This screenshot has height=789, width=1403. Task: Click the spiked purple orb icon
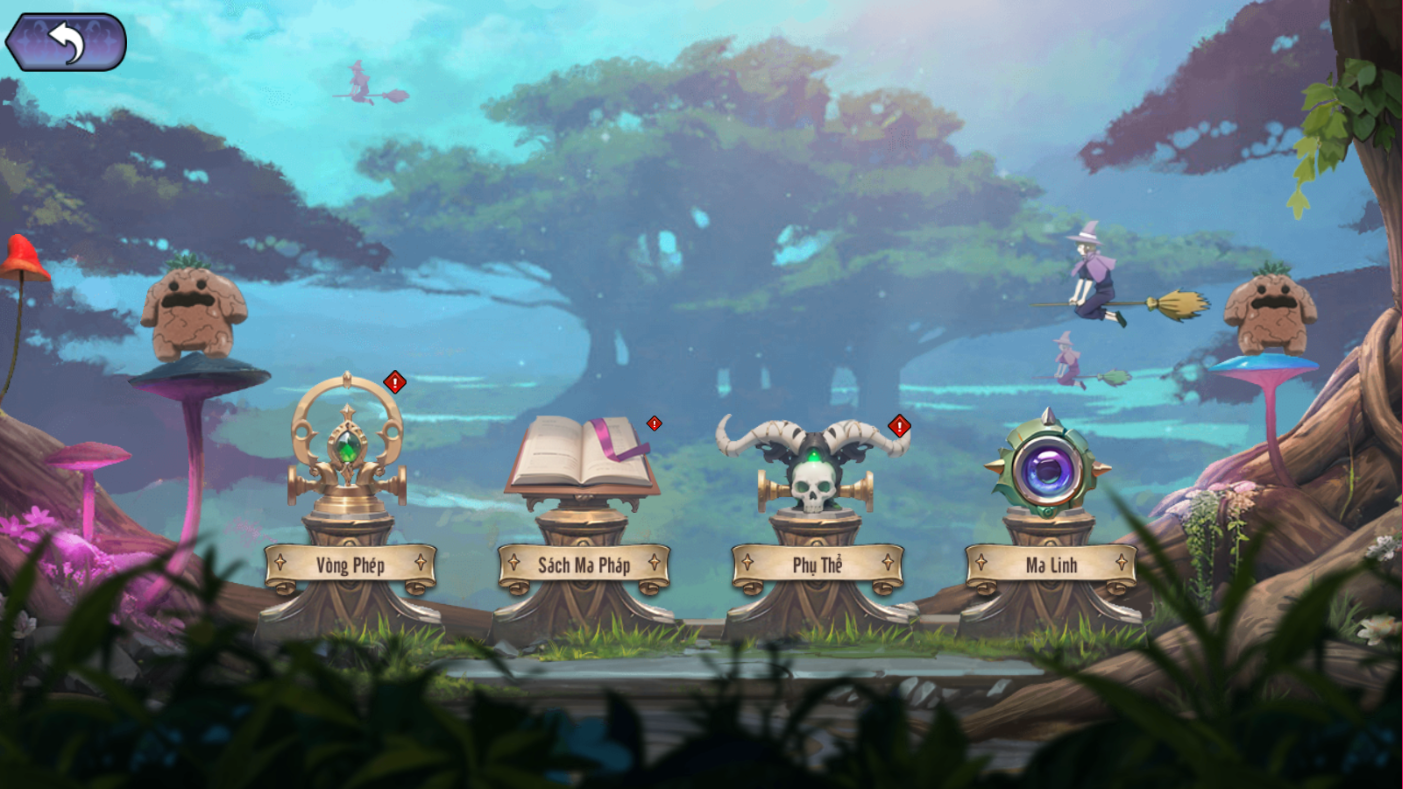tap(1048, 465)
